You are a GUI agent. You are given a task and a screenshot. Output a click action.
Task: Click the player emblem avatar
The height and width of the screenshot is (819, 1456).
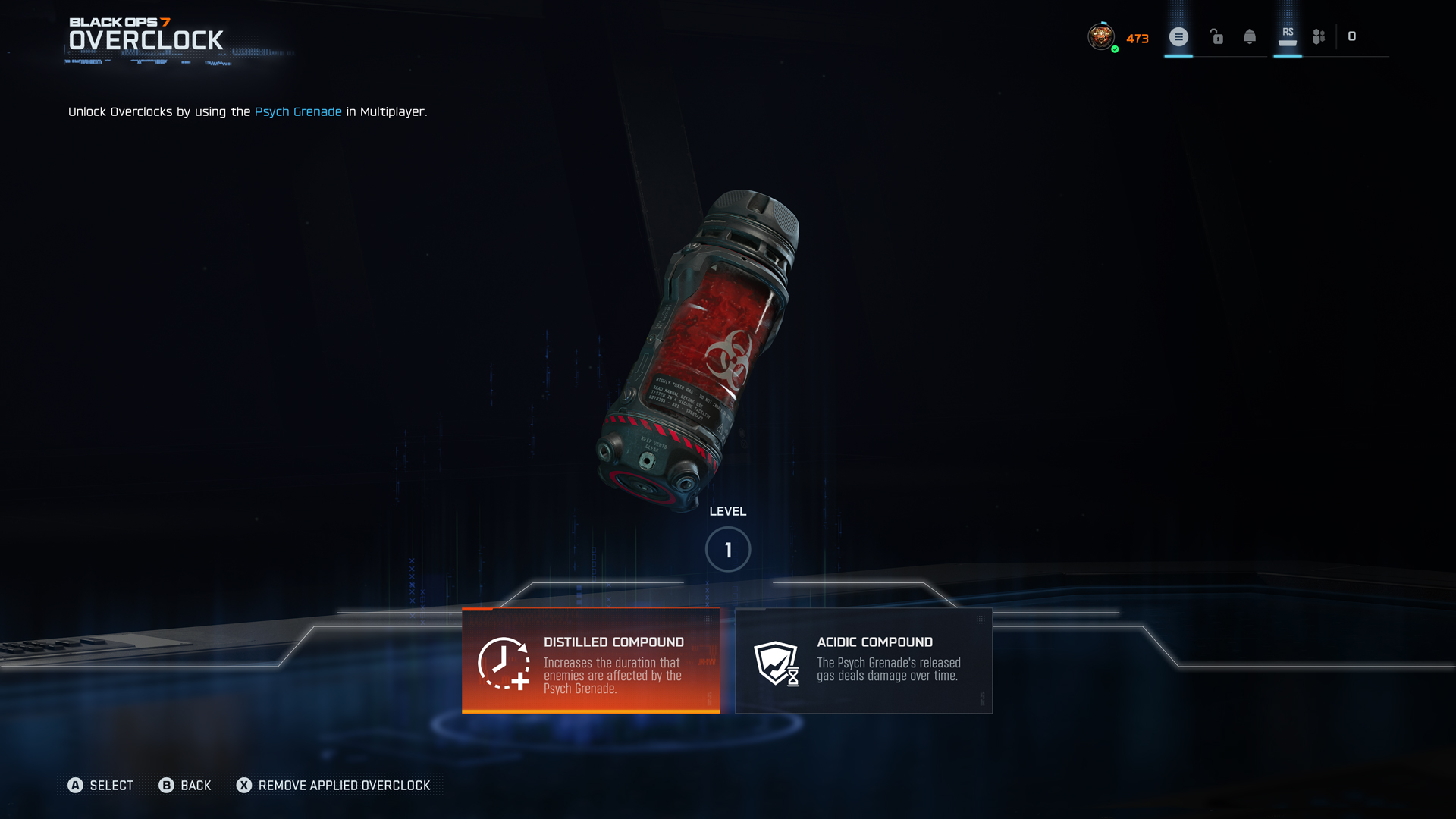click(1101, 36)
